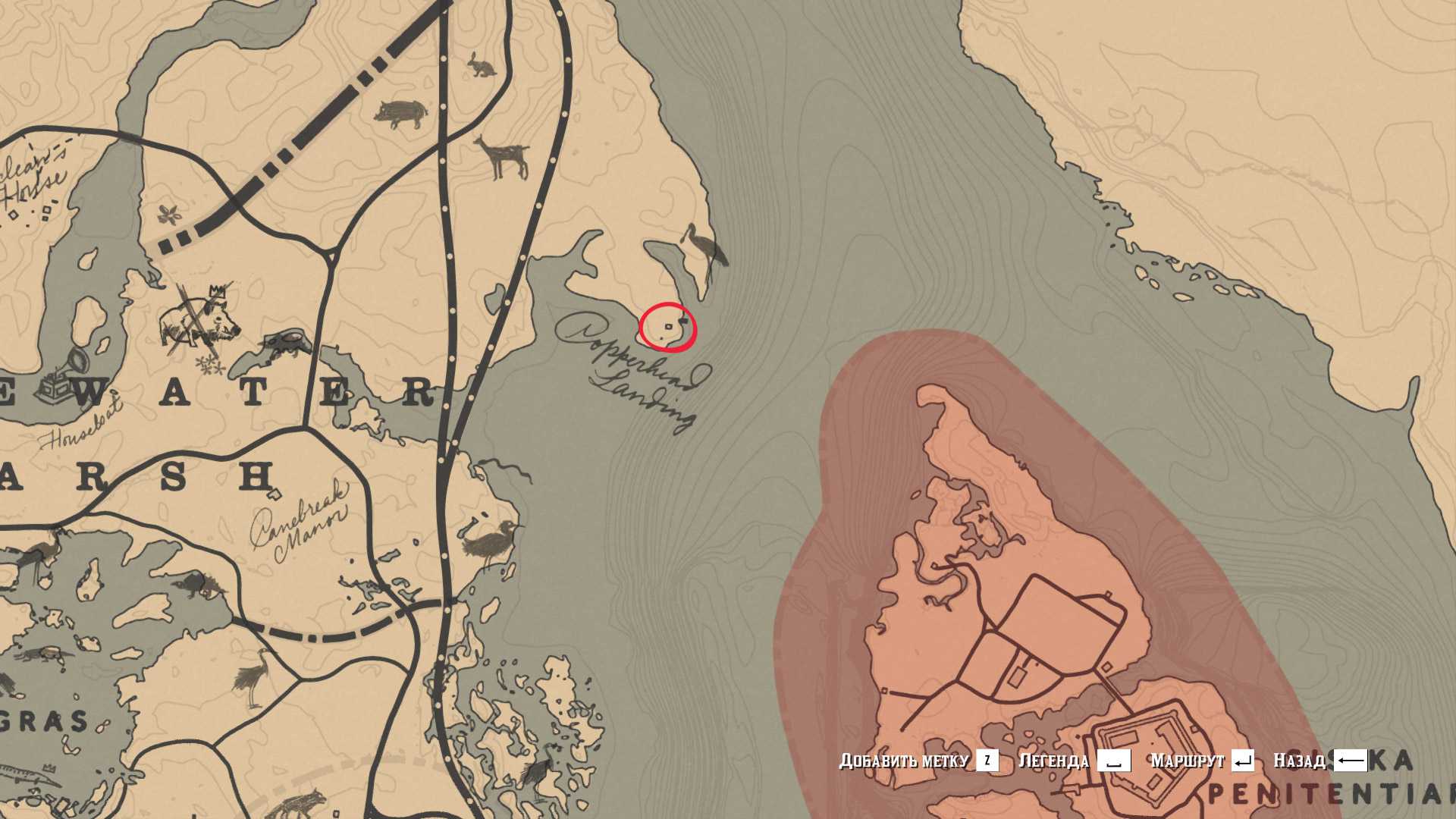Go back with the Назад button

tap(1319, 761)
